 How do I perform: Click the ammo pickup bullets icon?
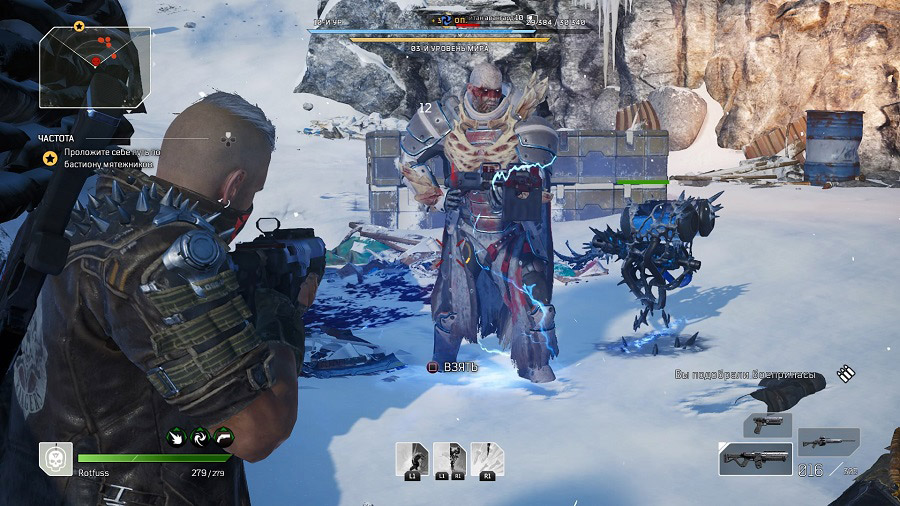pos(846,374)
